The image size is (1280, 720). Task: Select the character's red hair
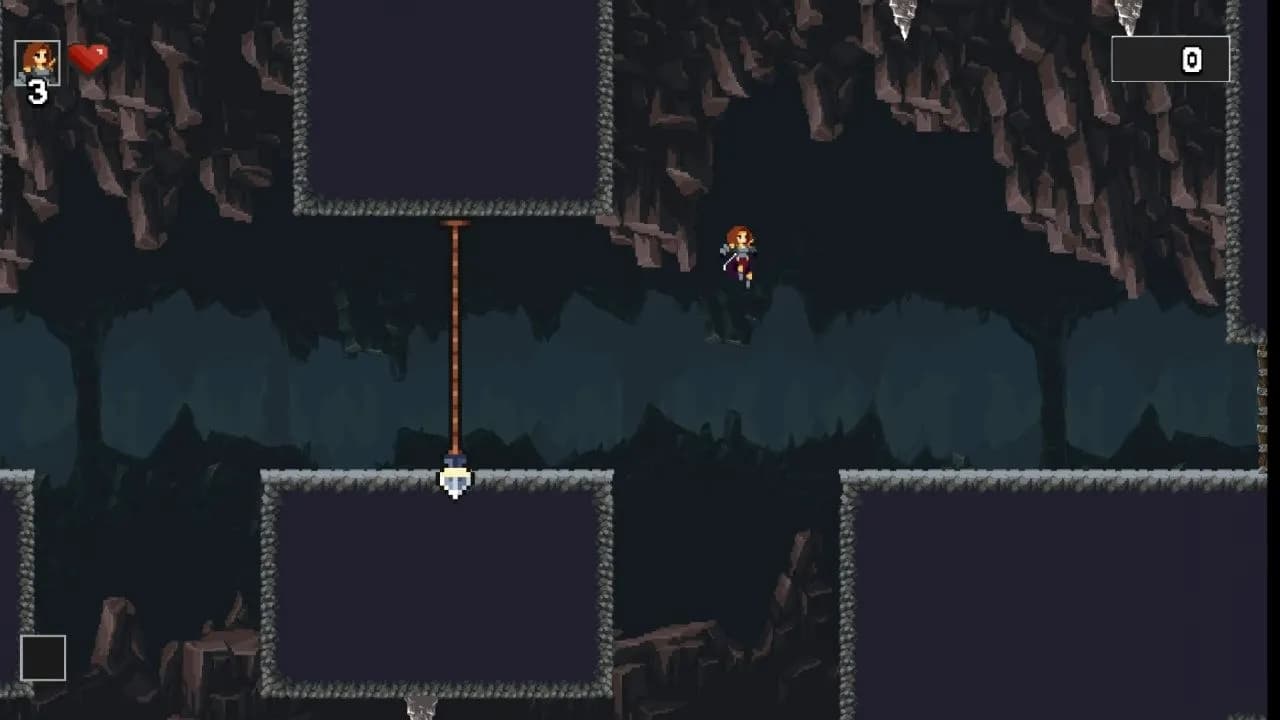point(738,232)
